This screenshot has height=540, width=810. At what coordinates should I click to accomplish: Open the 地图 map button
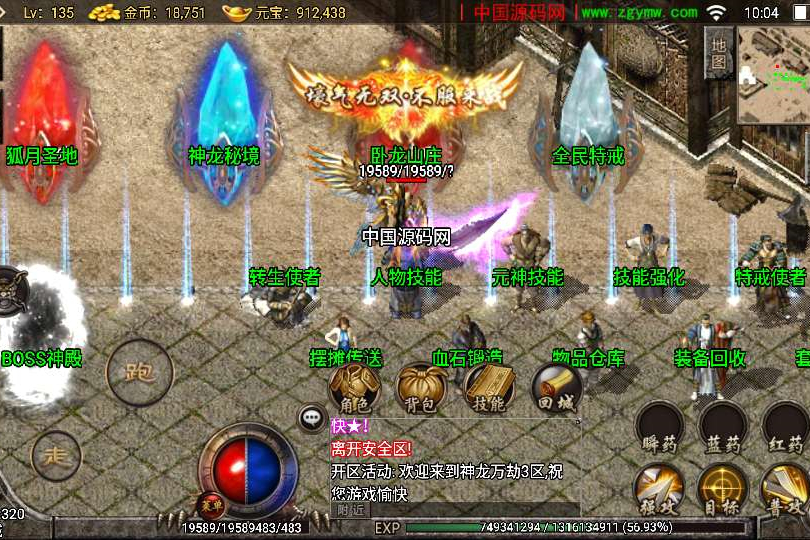coord(718,52)
